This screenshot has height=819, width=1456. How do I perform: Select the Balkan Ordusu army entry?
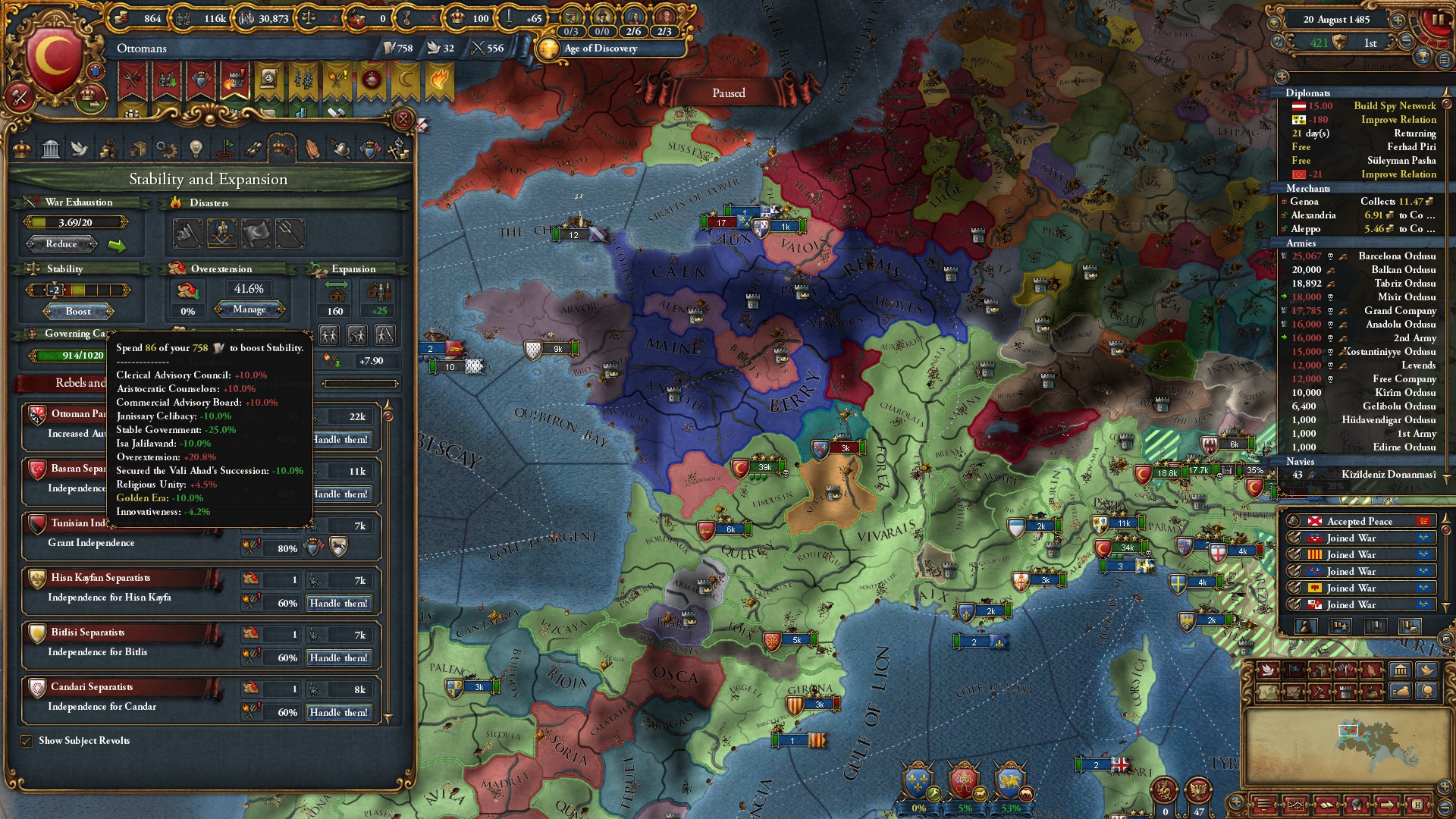pyautogui.click(x=1403, y=270)
